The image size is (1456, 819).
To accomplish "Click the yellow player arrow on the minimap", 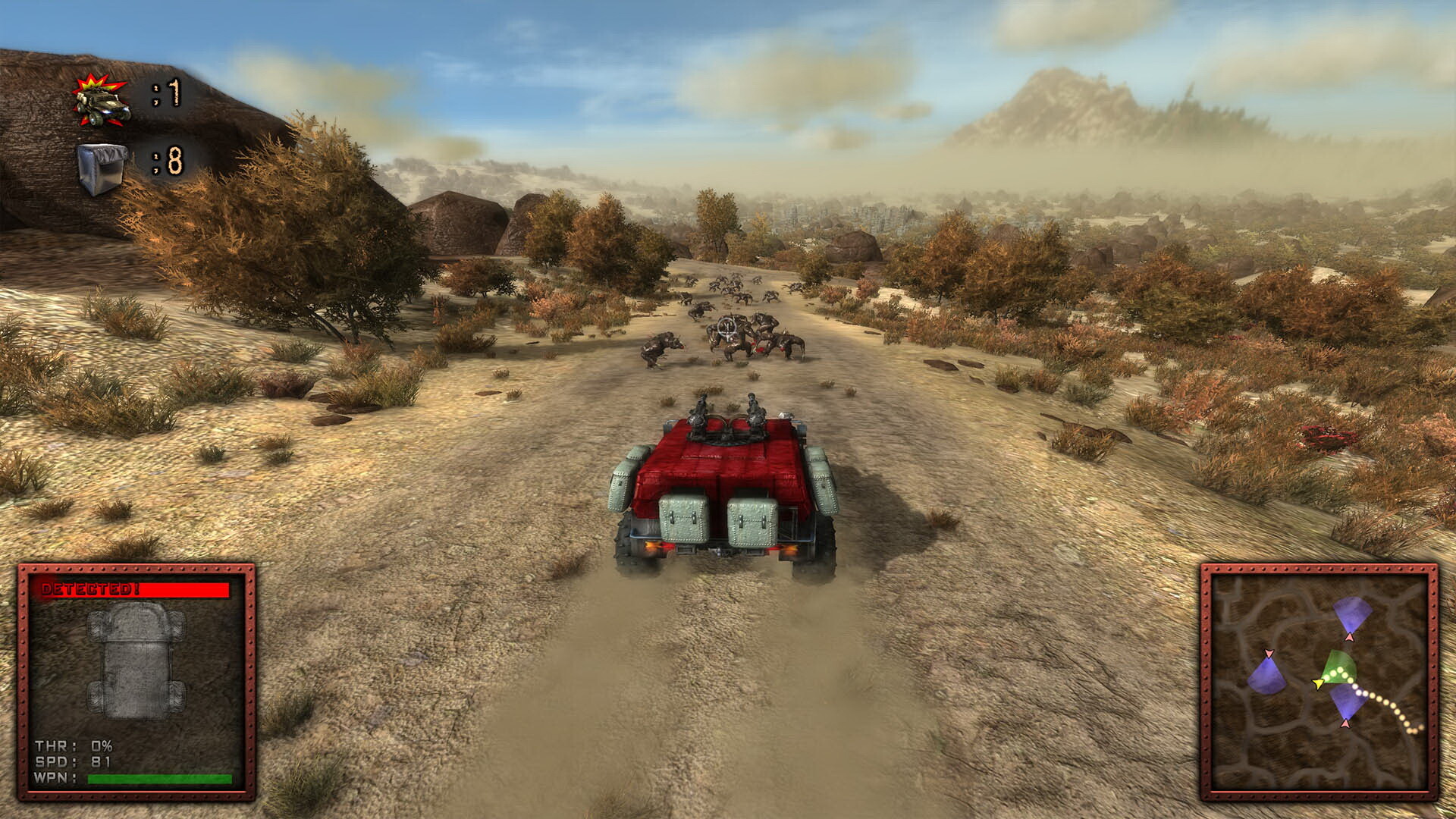I will (1317, 684).
